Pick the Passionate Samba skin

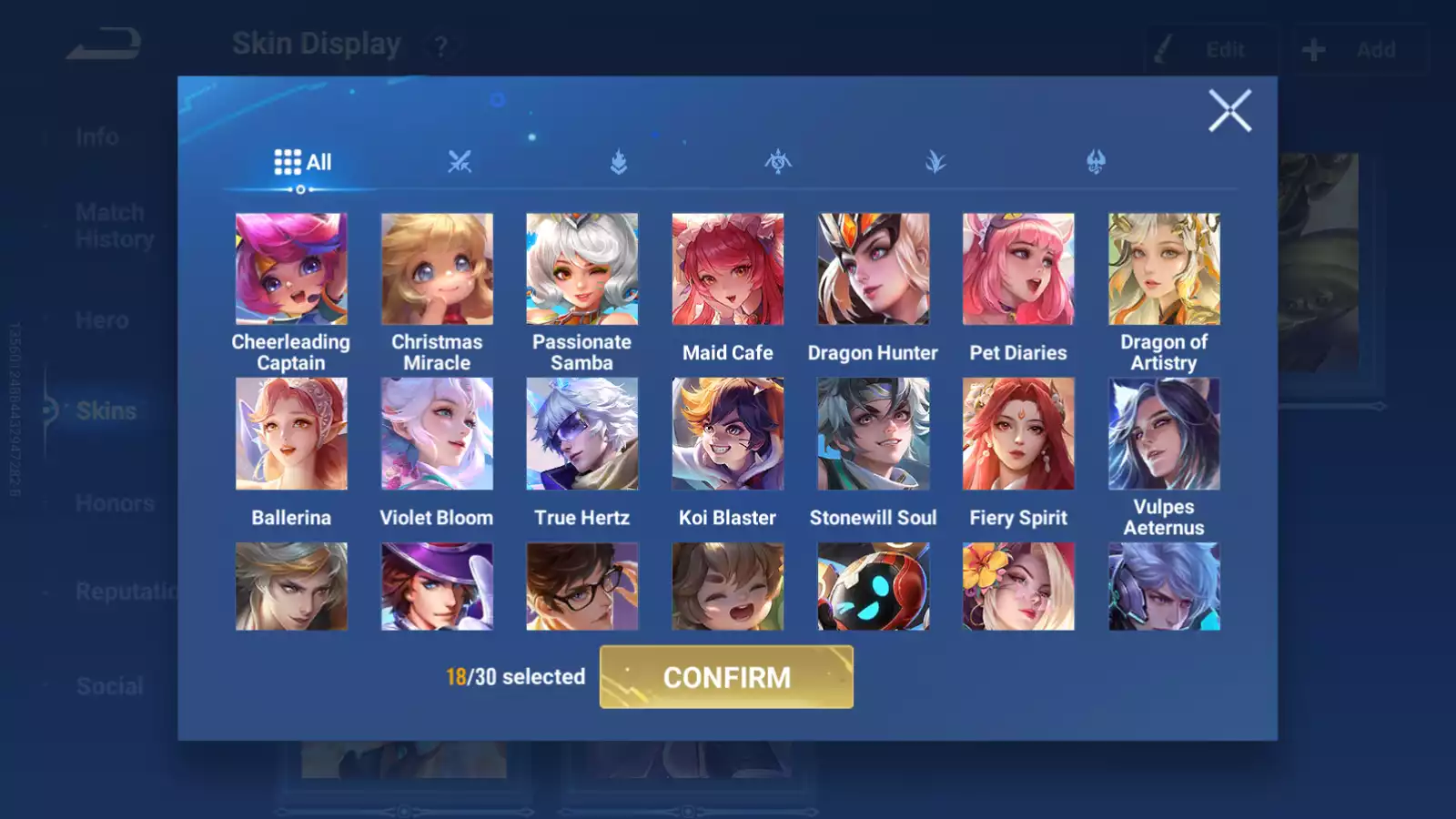582,269
